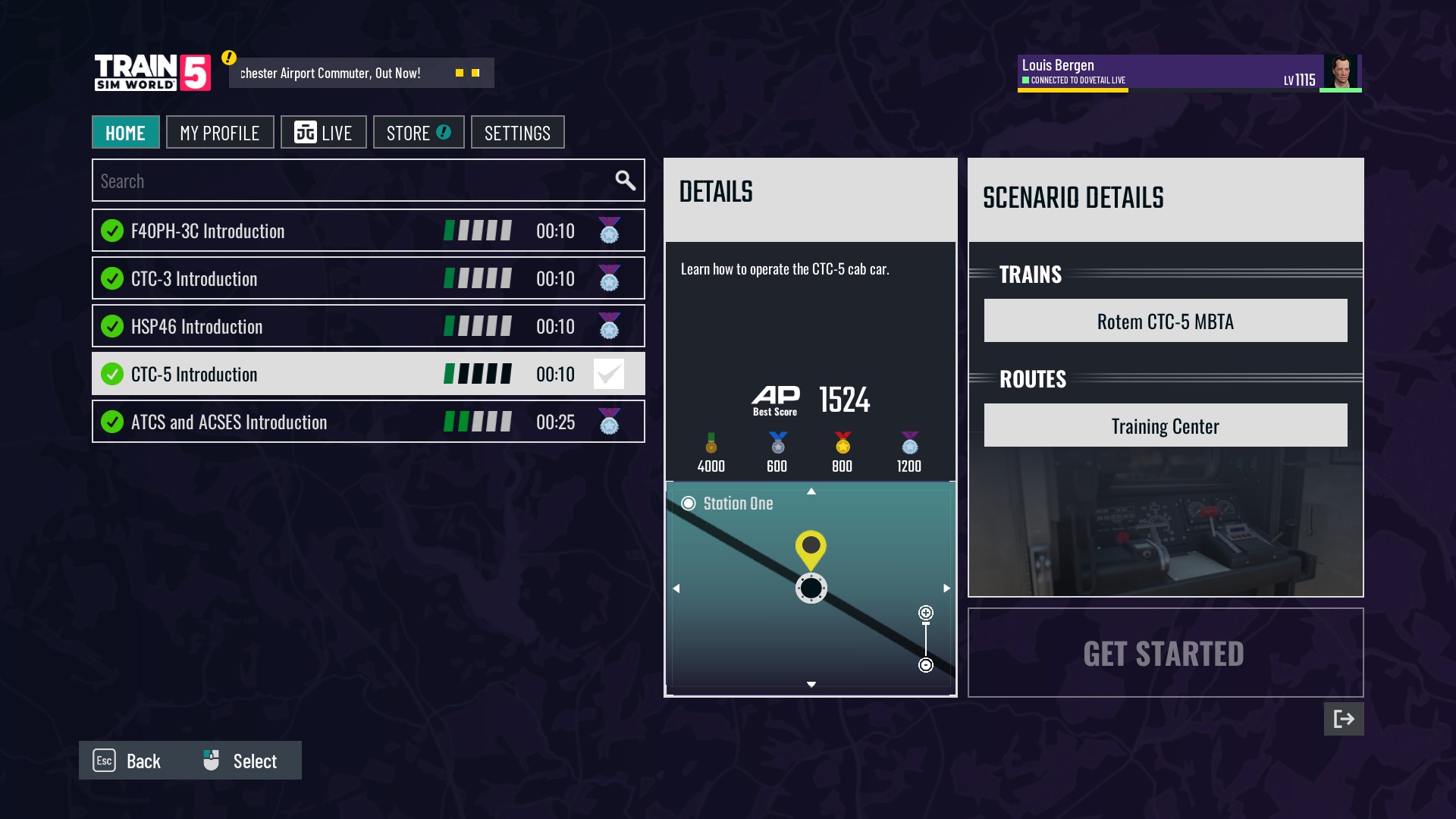
Task: Open the SETTINGS tab
Action: click(517, 133)
